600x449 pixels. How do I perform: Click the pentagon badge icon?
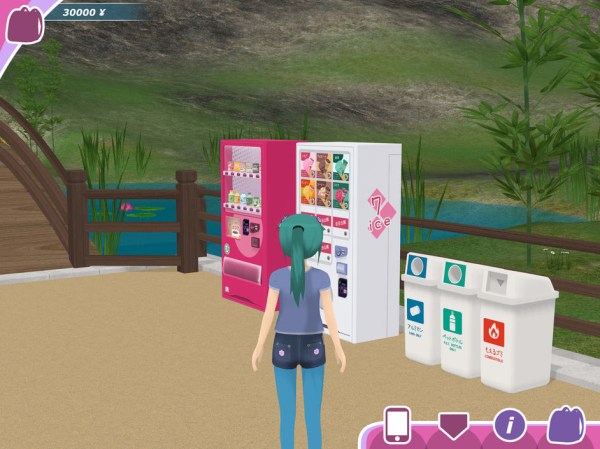pyautogui.click(x=453, y=424)
